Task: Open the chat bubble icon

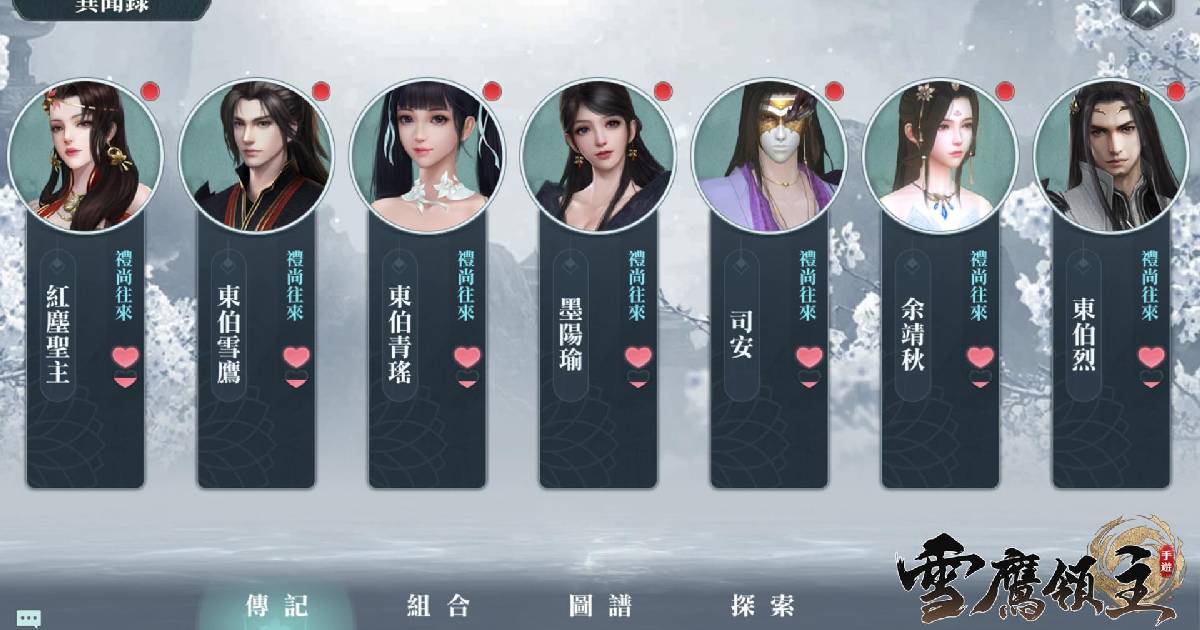Action: (28, 619)
